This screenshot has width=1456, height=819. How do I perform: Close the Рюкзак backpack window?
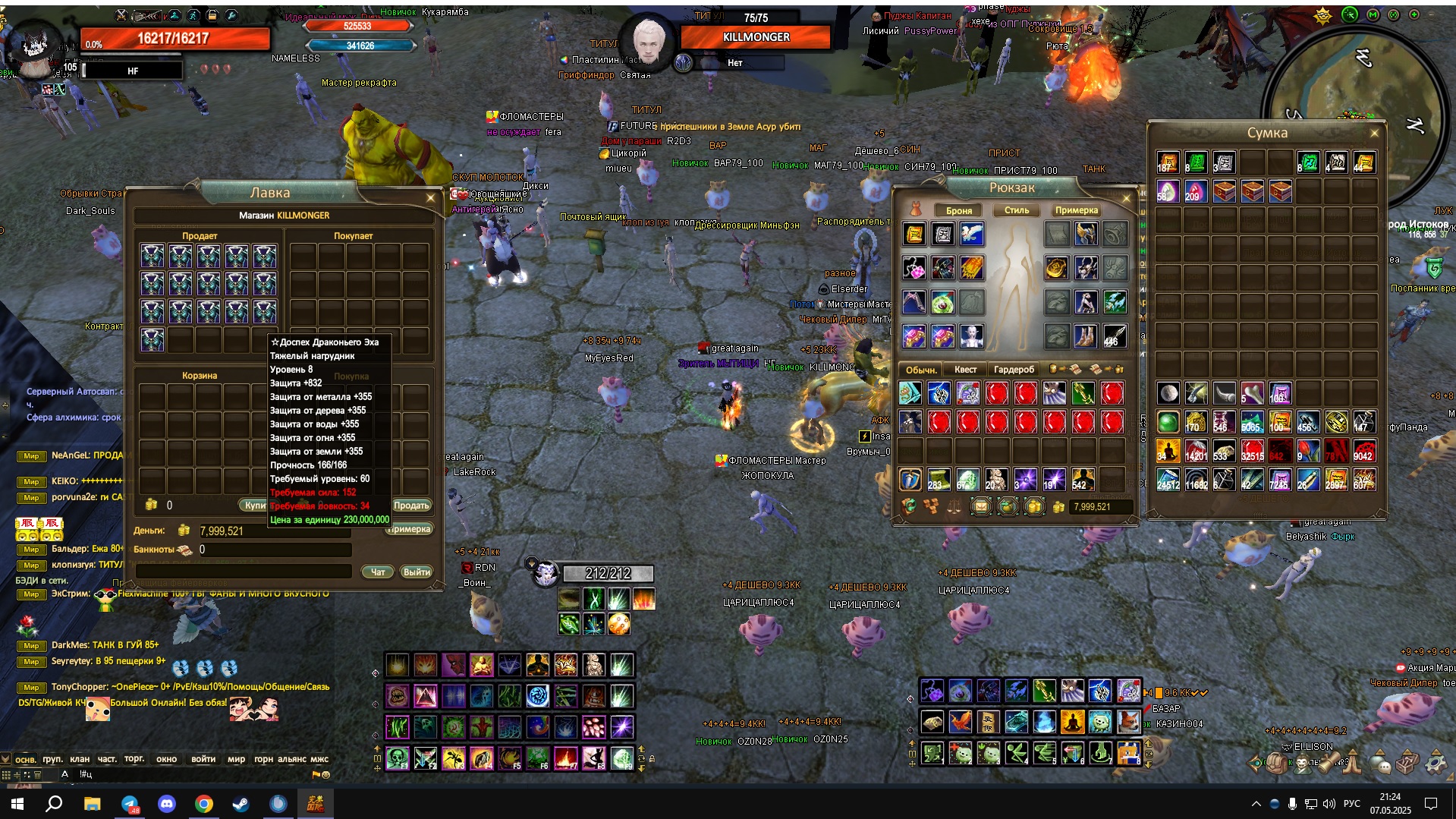(x=1126, y=198)
